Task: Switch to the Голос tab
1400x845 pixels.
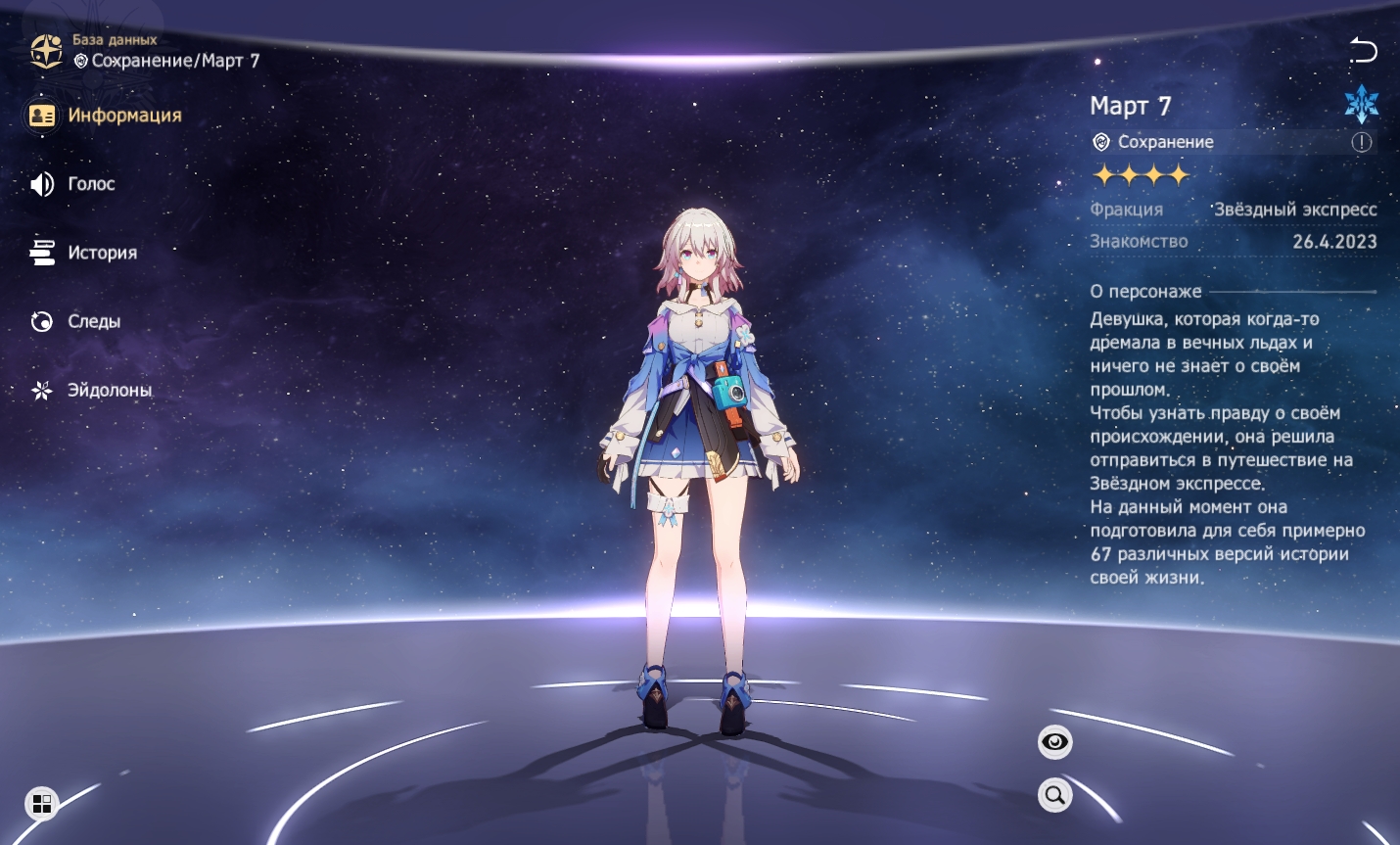Action: (73, 184)
